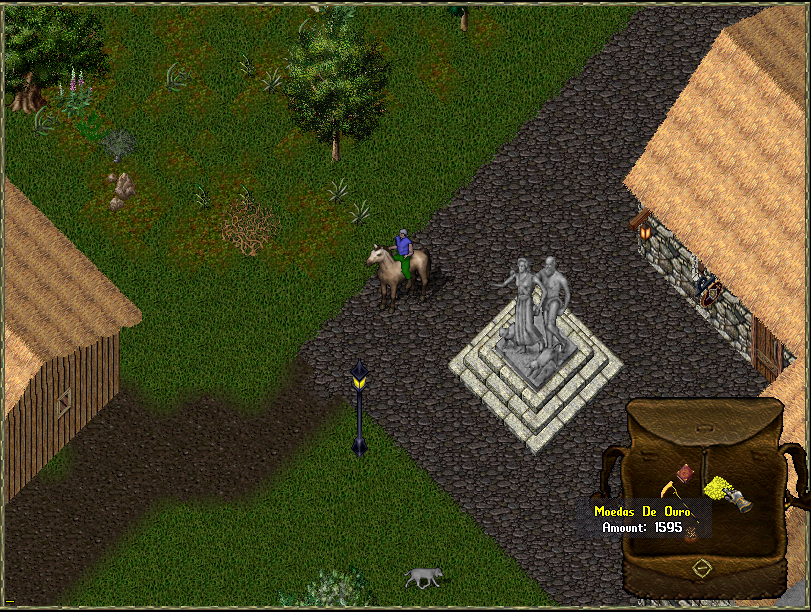Select the plate gauntlet in the backpack
This screenshot has width=811, height=612.
[740, 502]
